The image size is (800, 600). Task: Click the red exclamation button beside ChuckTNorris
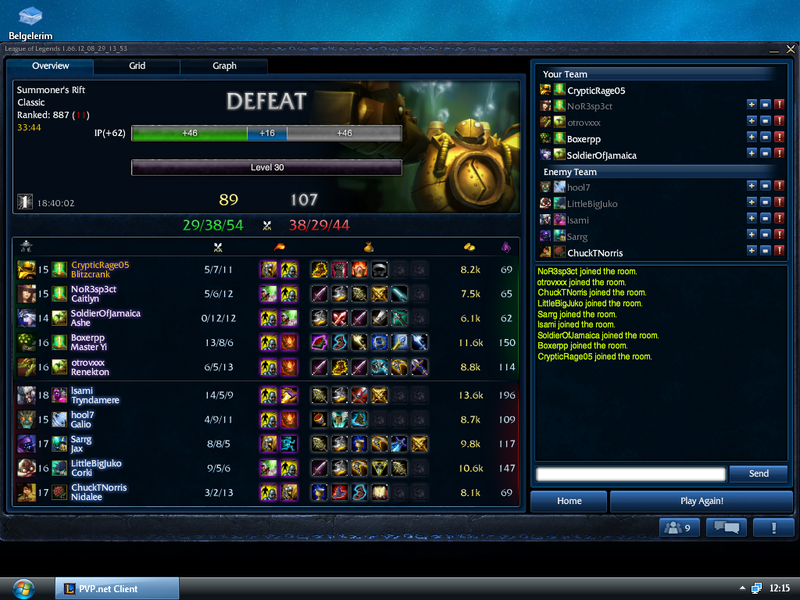[x=779, y=253]
